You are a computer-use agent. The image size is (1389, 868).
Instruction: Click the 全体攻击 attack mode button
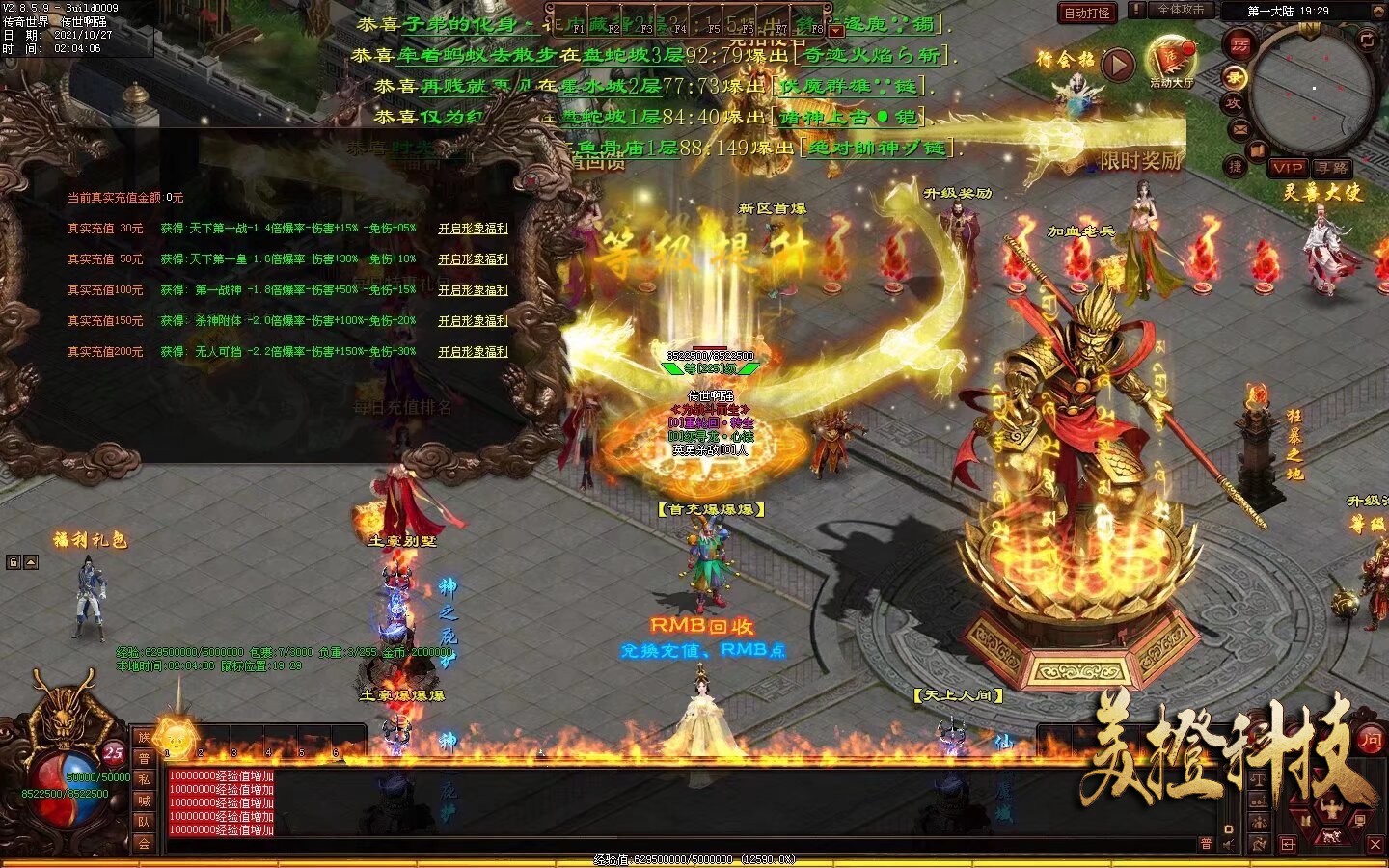coord(1180,10)
